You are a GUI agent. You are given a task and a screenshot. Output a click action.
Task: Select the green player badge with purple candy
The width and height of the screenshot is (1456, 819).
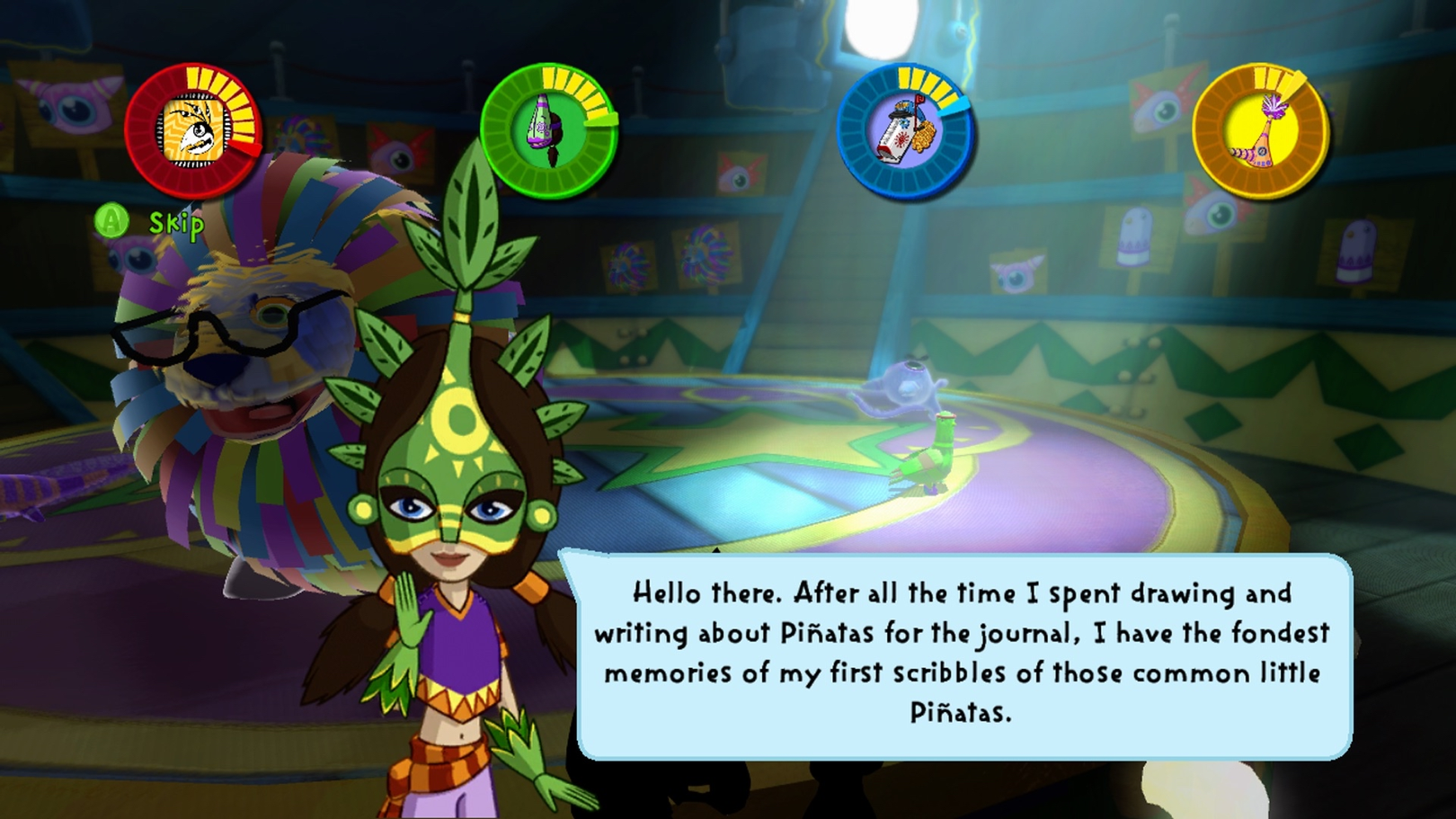point(548,131)
